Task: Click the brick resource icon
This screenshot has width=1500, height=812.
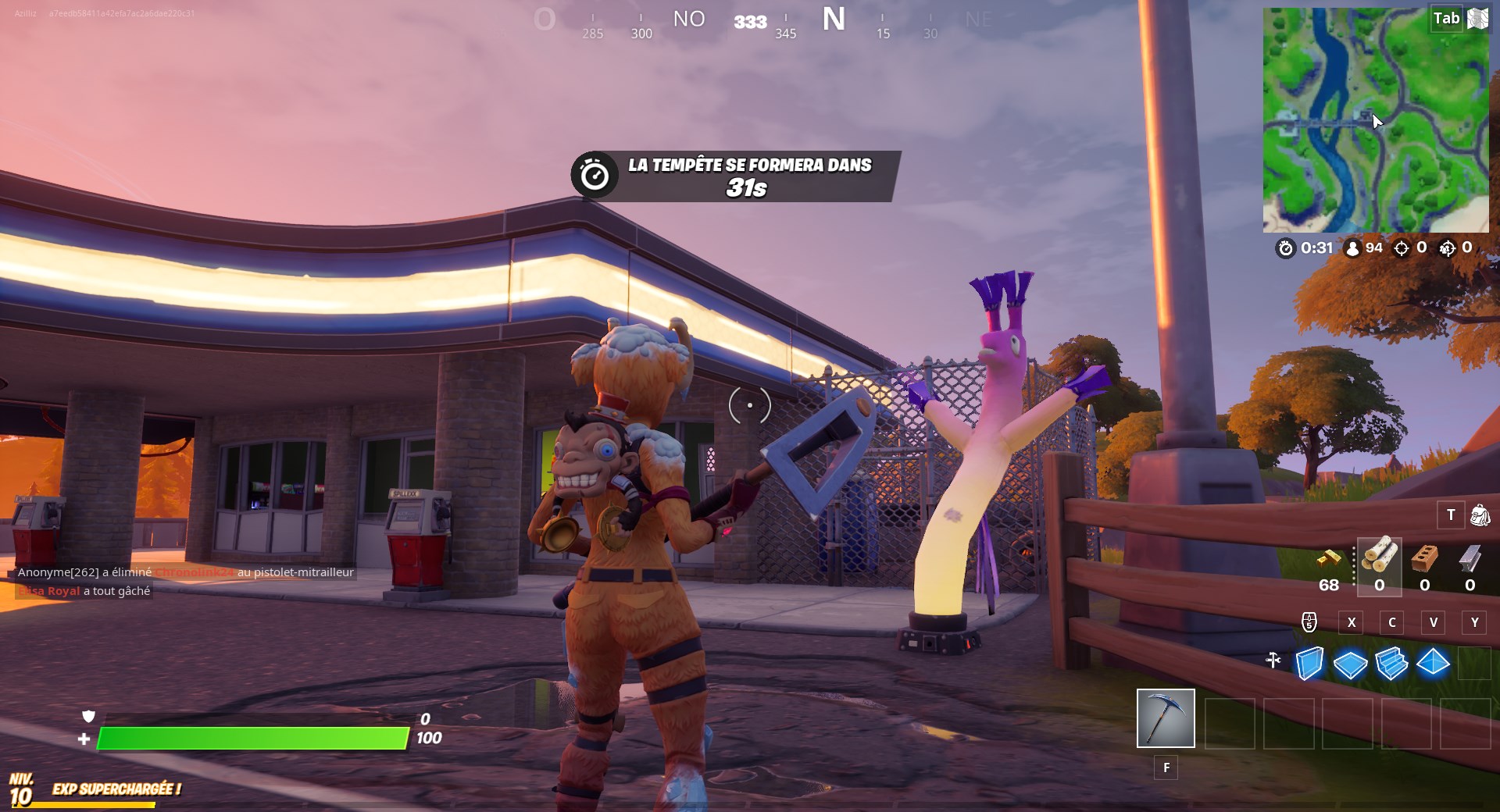Action: [1424, 557]
